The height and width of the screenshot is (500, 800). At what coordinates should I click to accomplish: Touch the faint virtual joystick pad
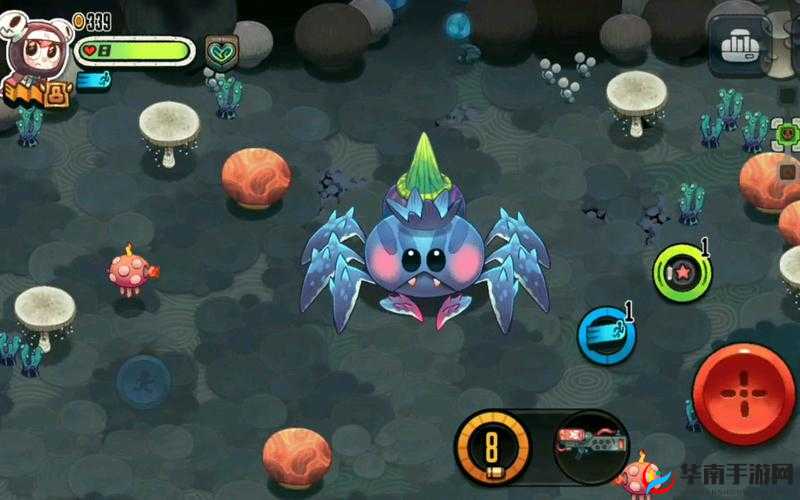pyautogui.click(x=143, y=381)
